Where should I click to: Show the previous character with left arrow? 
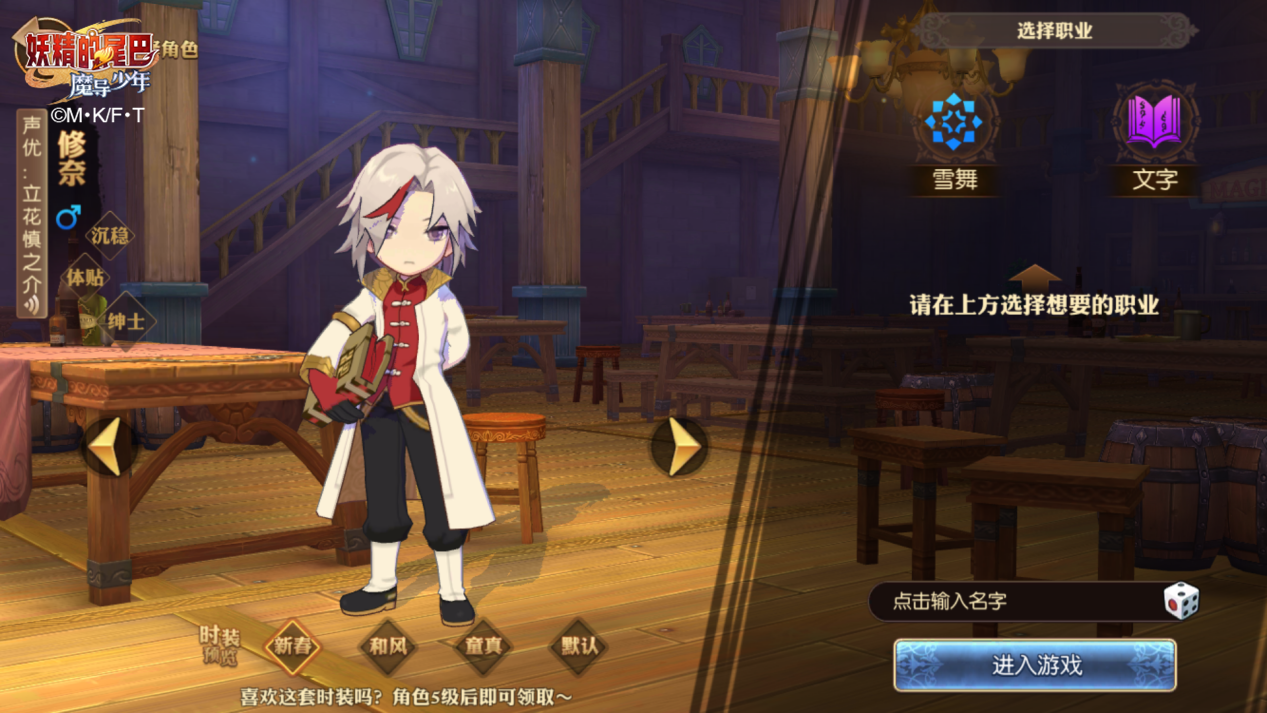point(108,445)
